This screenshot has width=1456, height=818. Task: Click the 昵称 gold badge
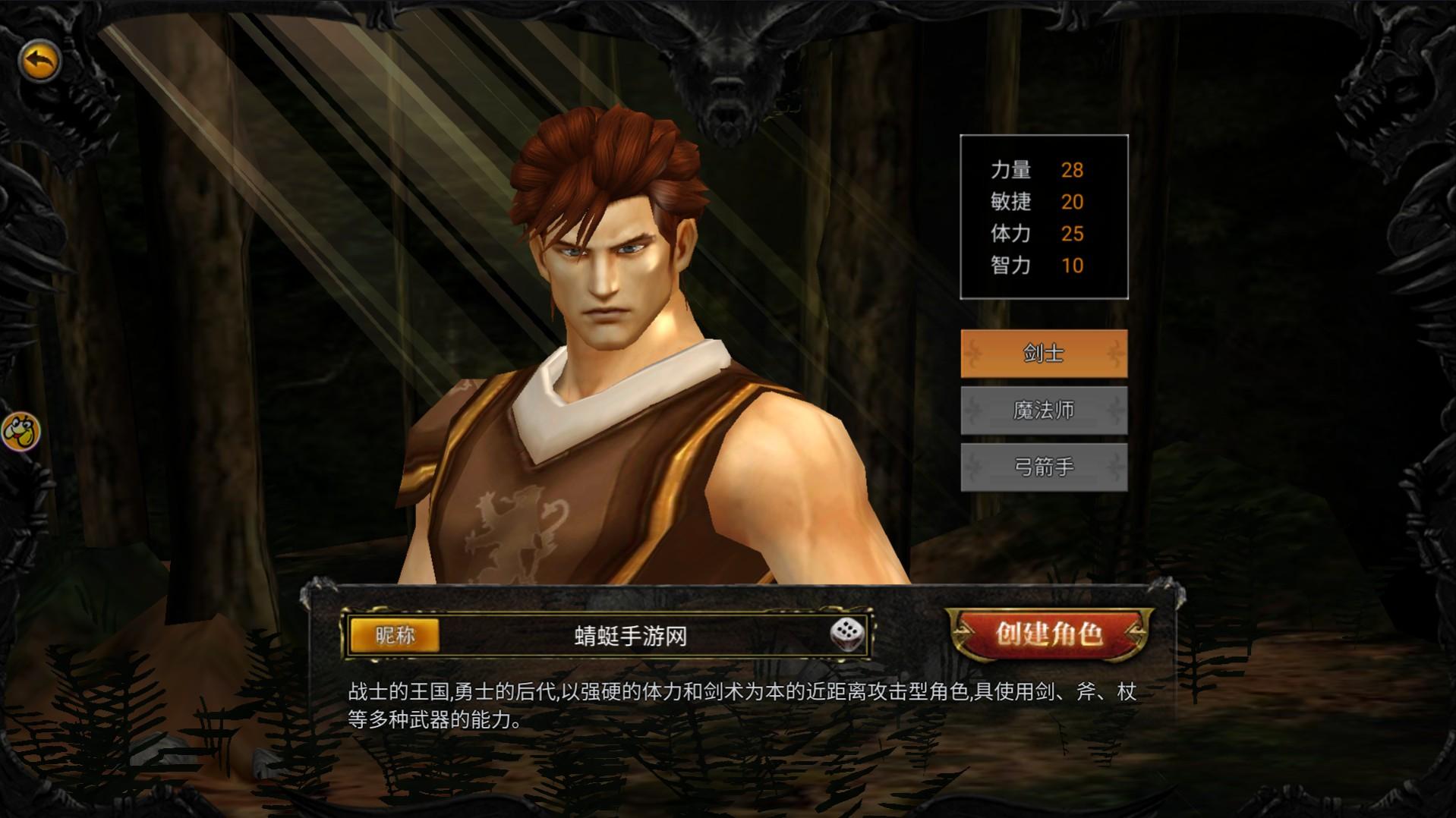(396, 637)
